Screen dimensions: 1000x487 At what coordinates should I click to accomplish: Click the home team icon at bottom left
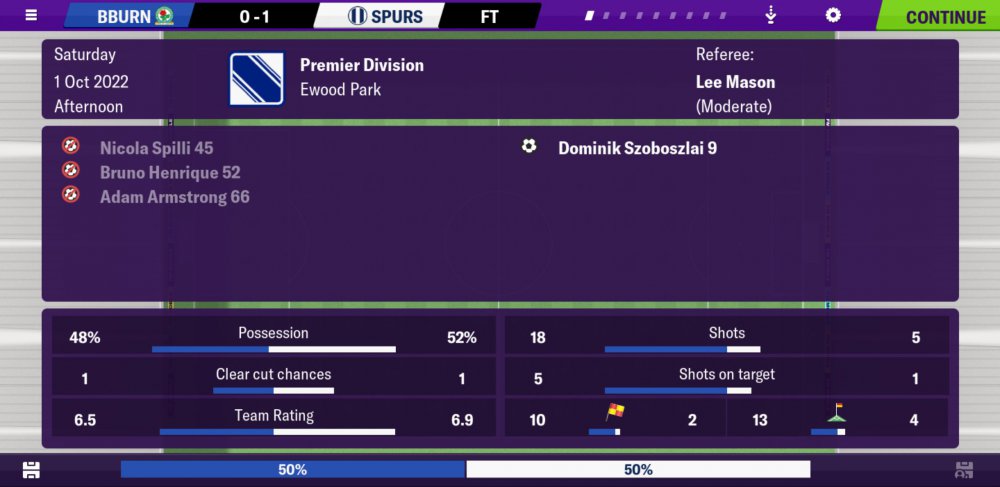[x=31, y=469]
